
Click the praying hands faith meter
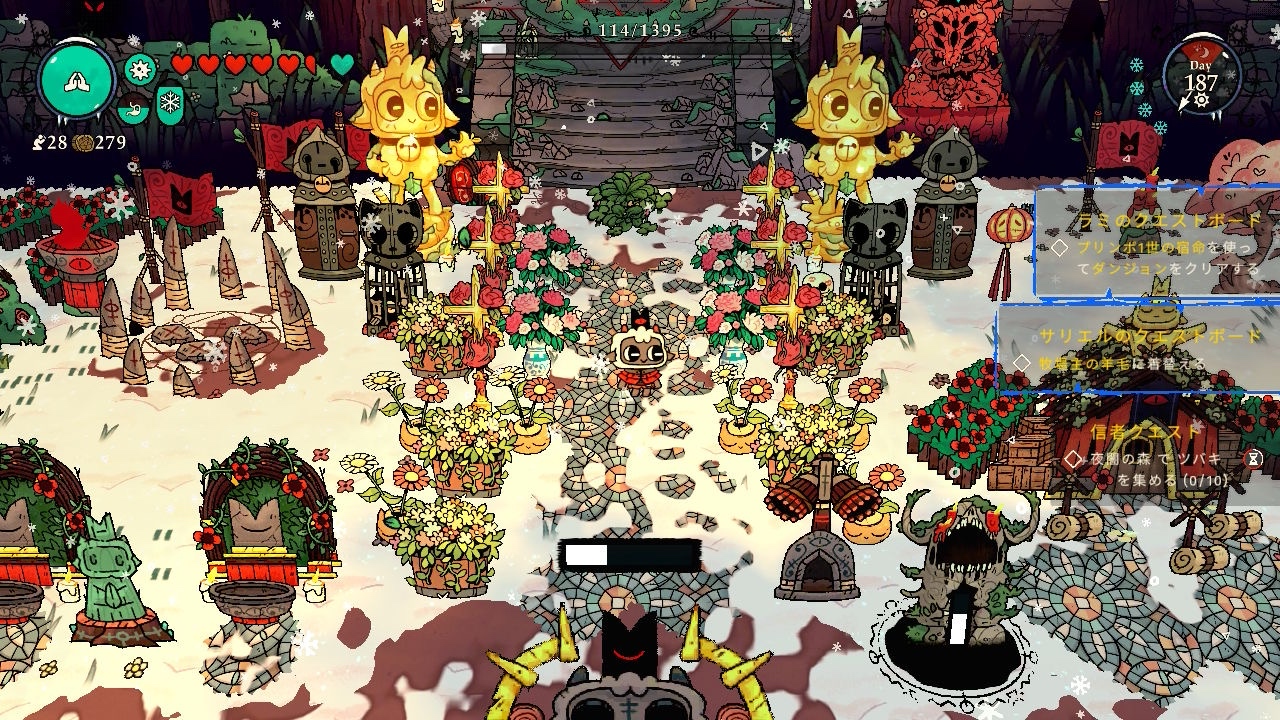click(77, 81)
